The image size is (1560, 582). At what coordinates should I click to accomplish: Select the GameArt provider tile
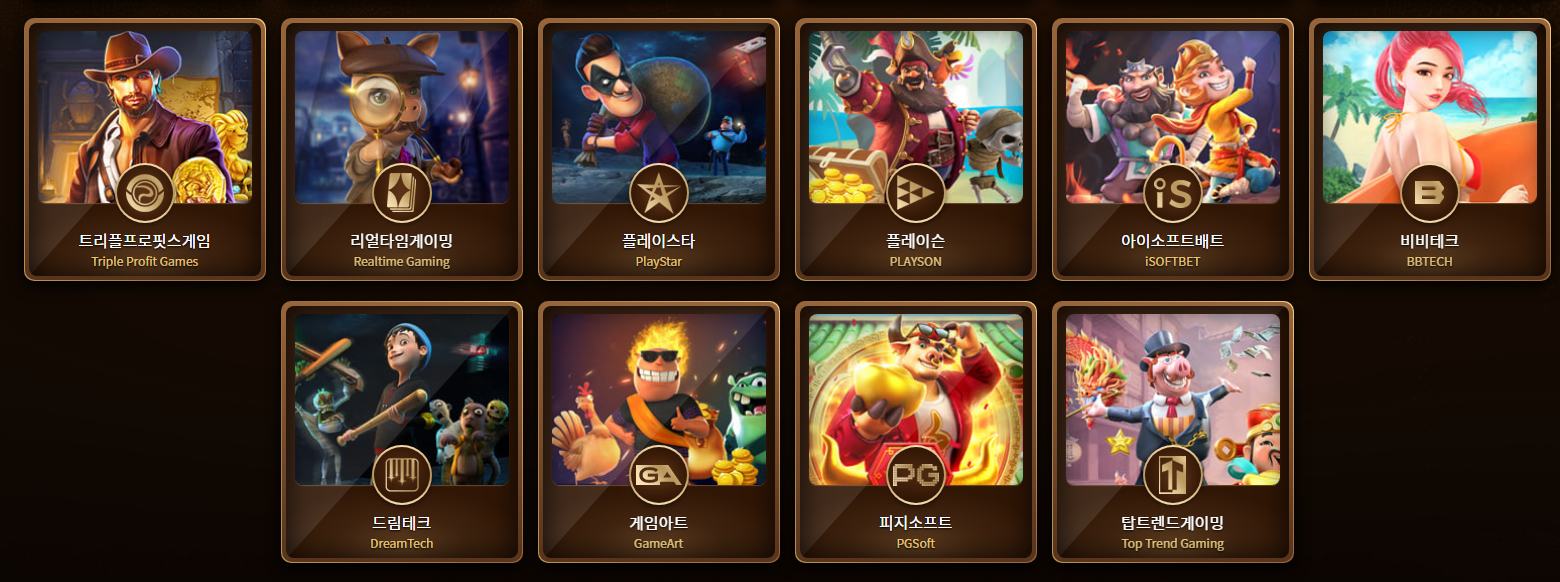pos(659,432)
